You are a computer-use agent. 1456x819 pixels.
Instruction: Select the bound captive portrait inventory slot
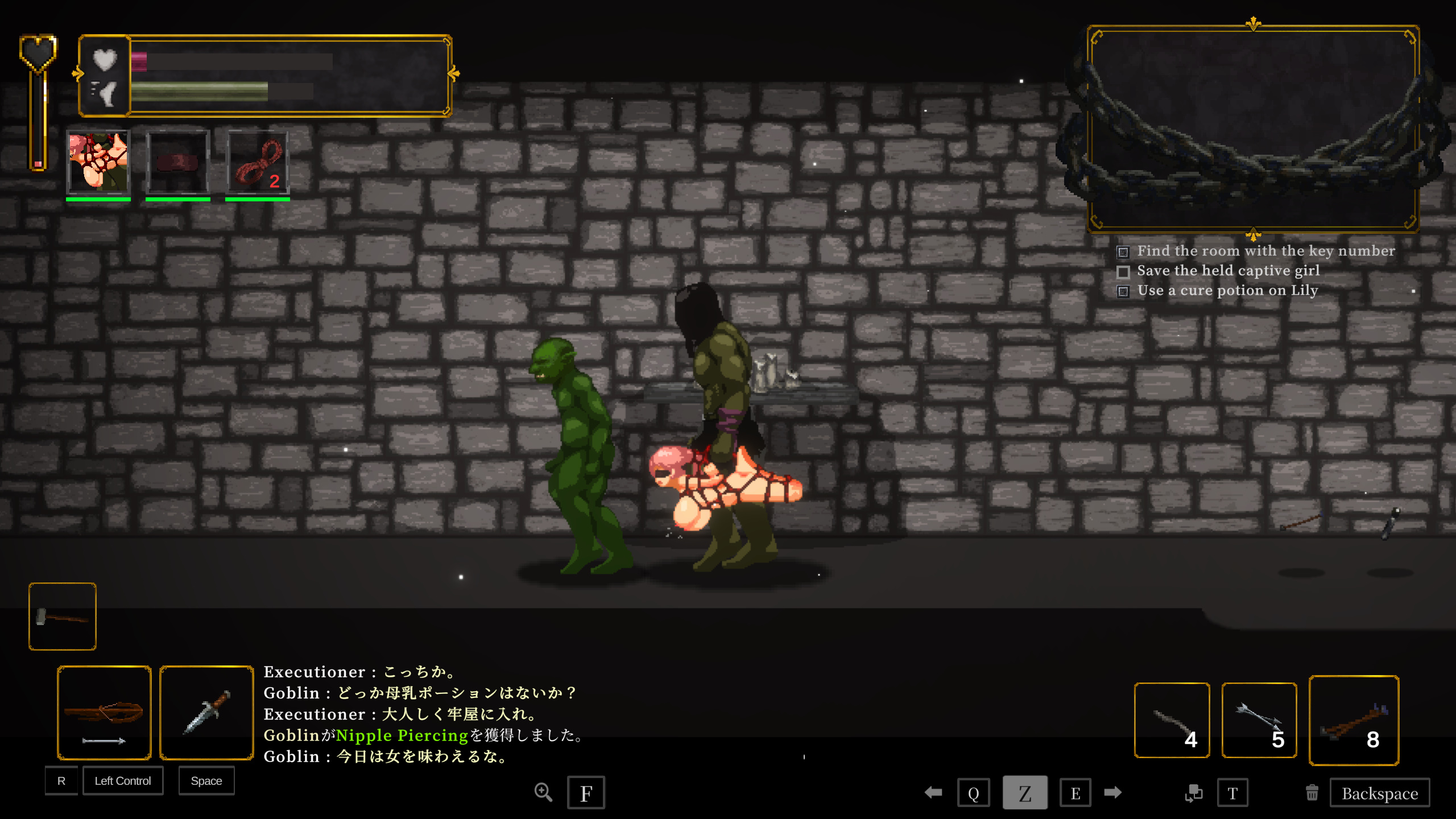click(98, 163)
